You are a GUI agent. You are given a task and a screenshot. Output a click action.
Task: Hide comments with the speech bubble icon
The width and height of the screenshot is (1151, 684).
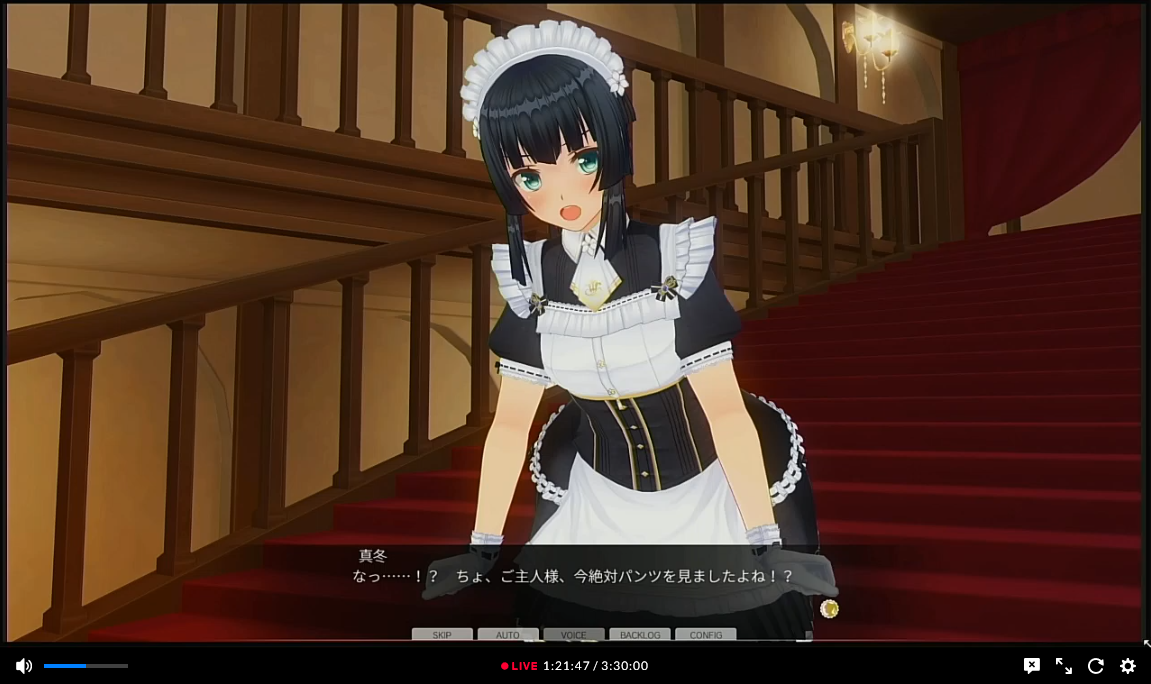click(1032, 666)
